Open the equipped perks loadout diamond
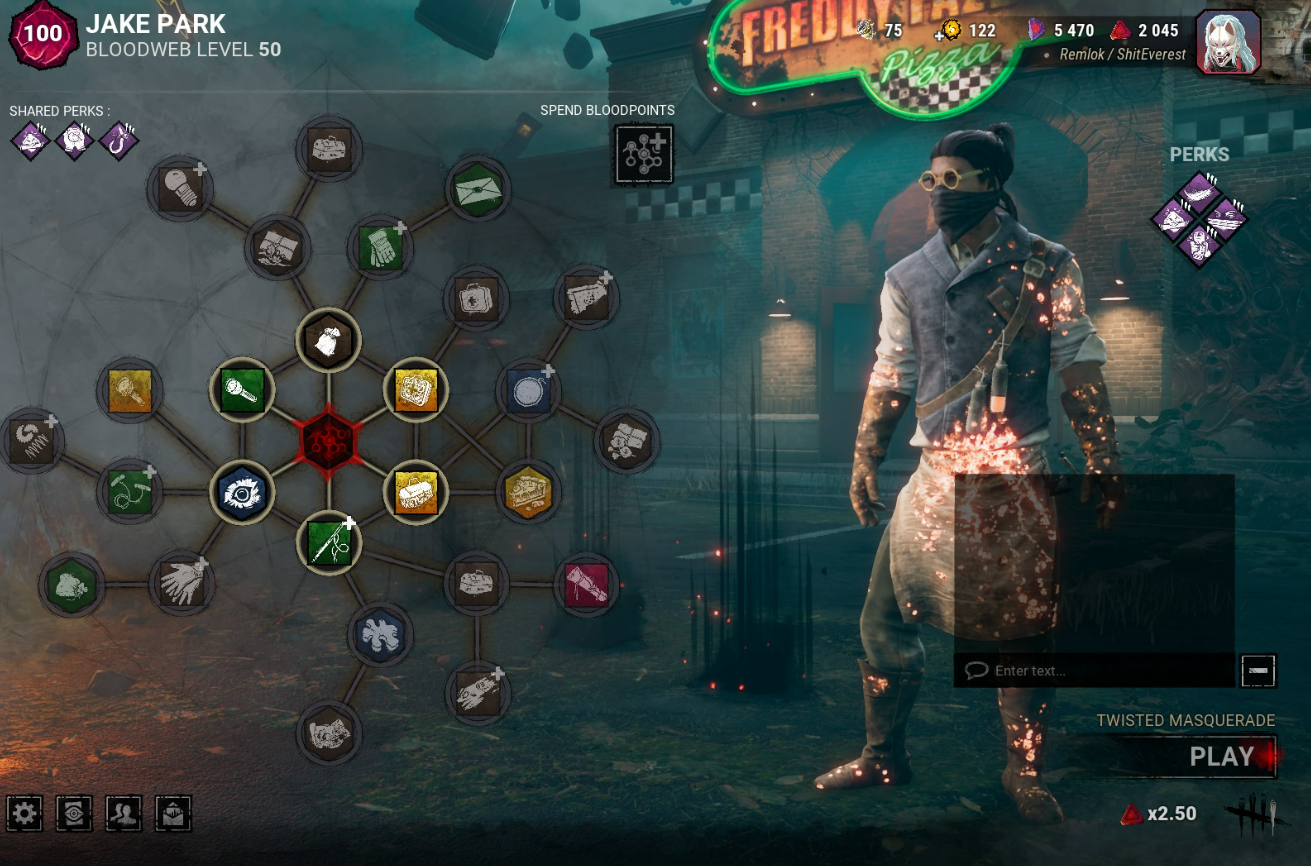The image size is (1311, 866). click(x=1198, y=218)
